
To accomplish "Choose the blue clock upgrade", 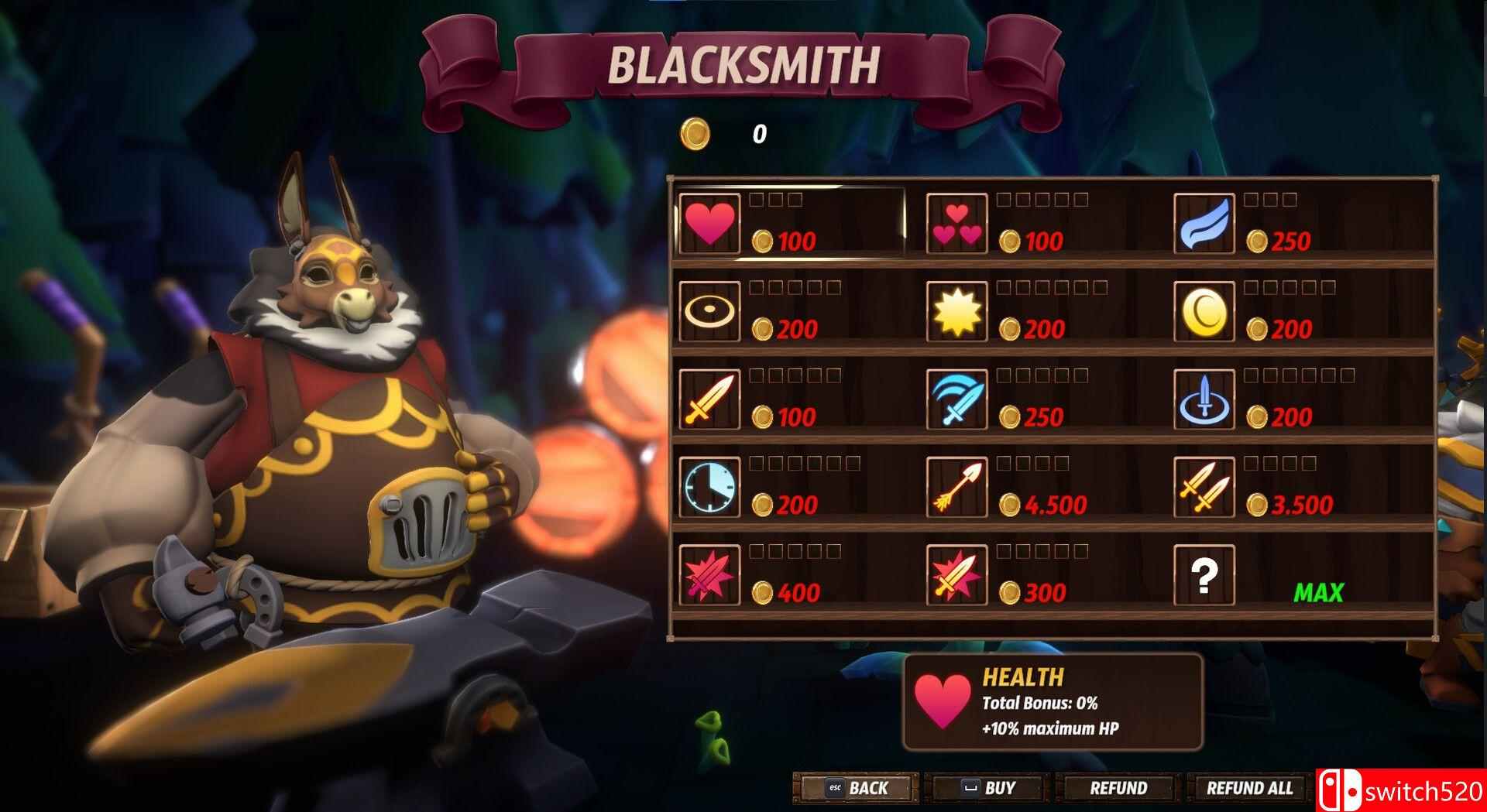I will click(x=709, y=487).
